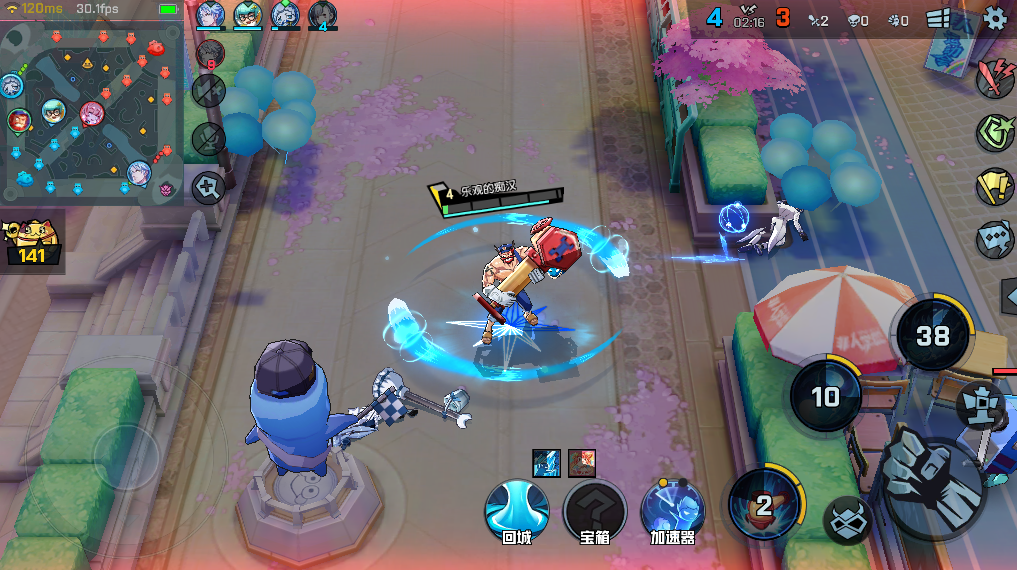Toggle the muted microphone icon
Screen dimensions: 1017x570
point(208,138)
